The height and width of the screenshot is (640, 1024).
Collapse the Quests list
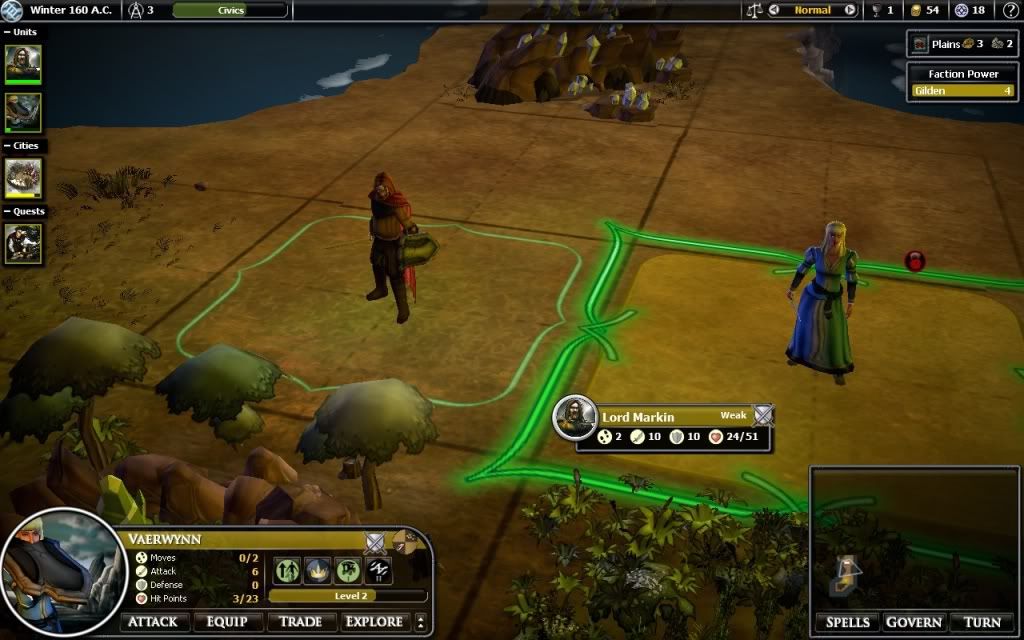coord(7,212)
